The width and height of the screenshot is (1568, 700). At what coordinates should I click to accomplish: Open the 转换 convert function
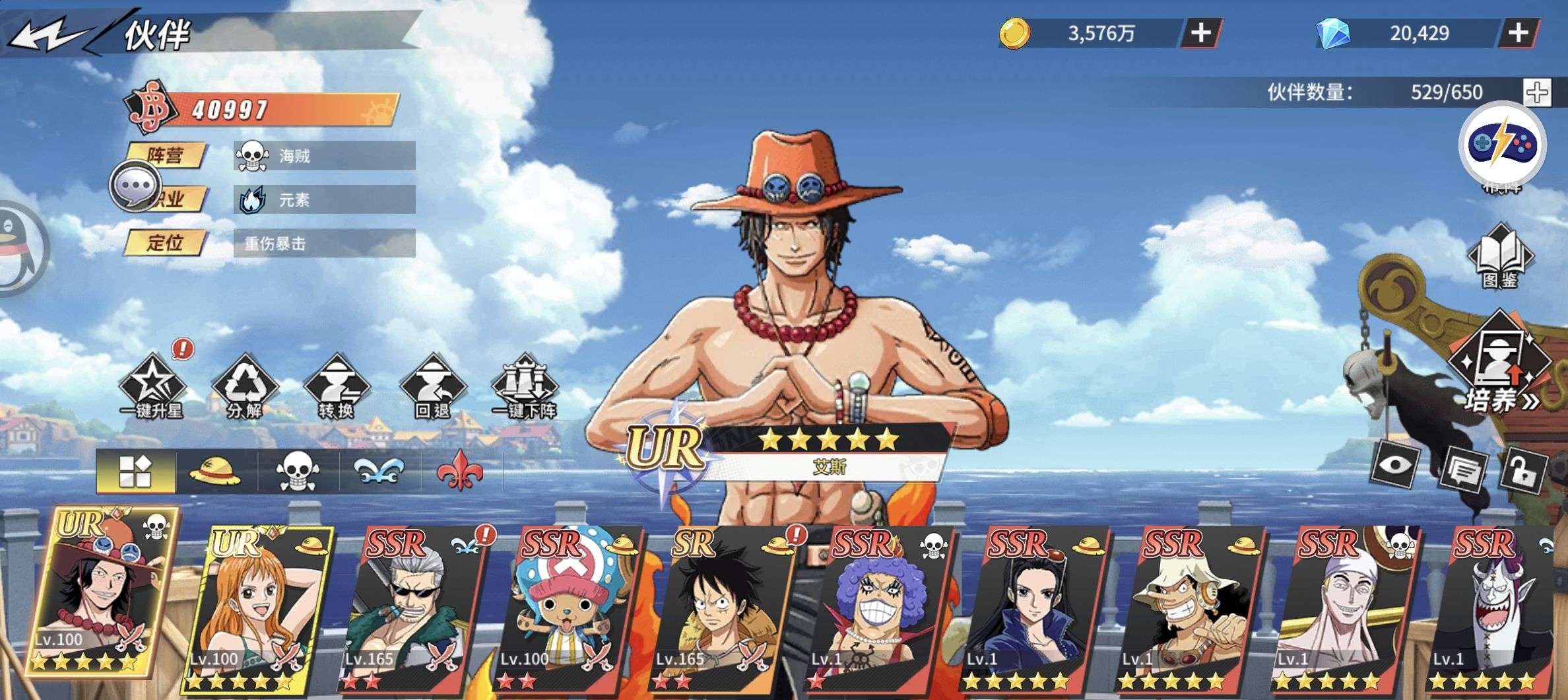pyautogui.click(x=337, y=388)
